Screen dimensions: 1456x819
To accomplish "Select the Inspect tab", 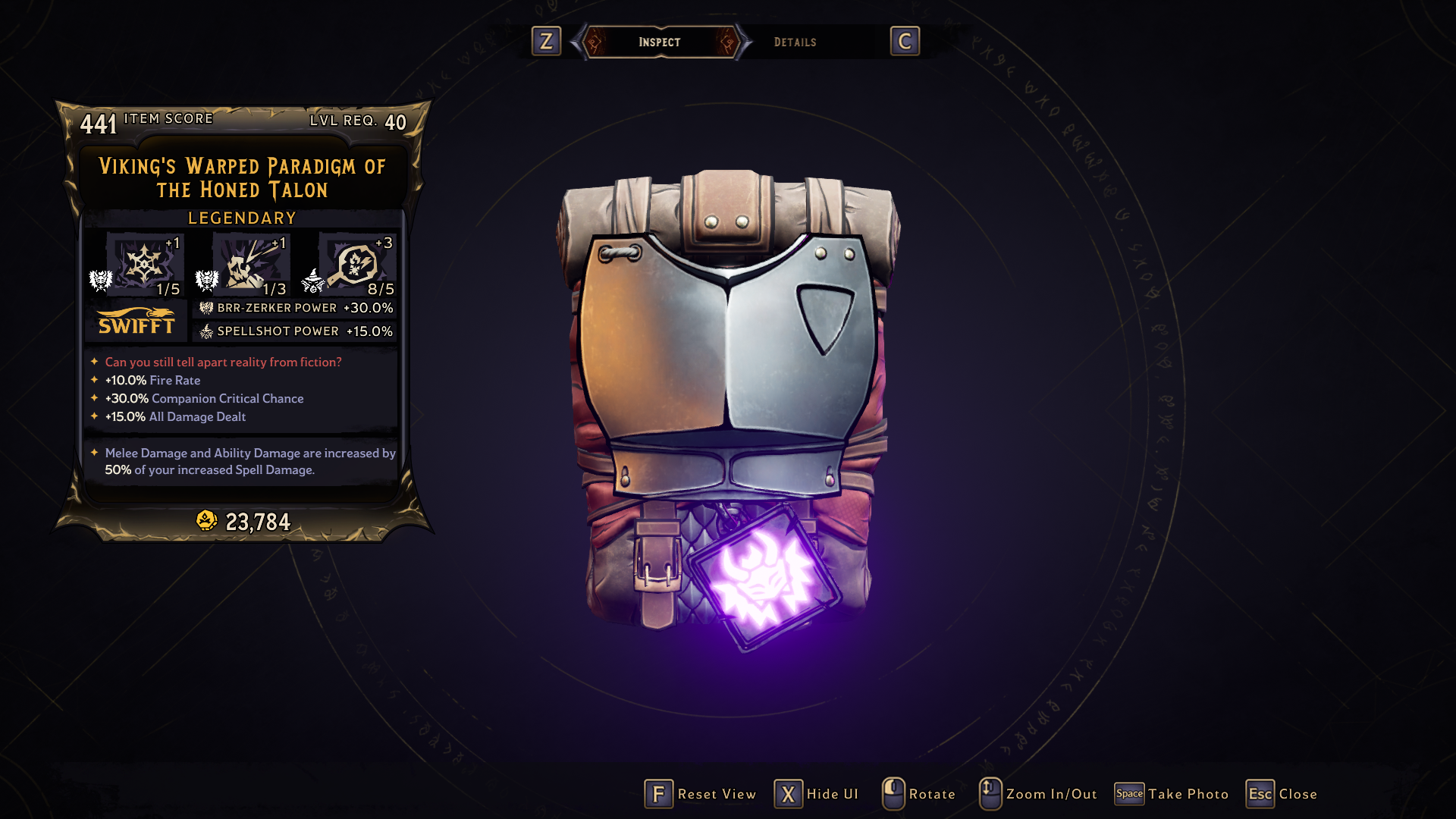I will point(659,42).
